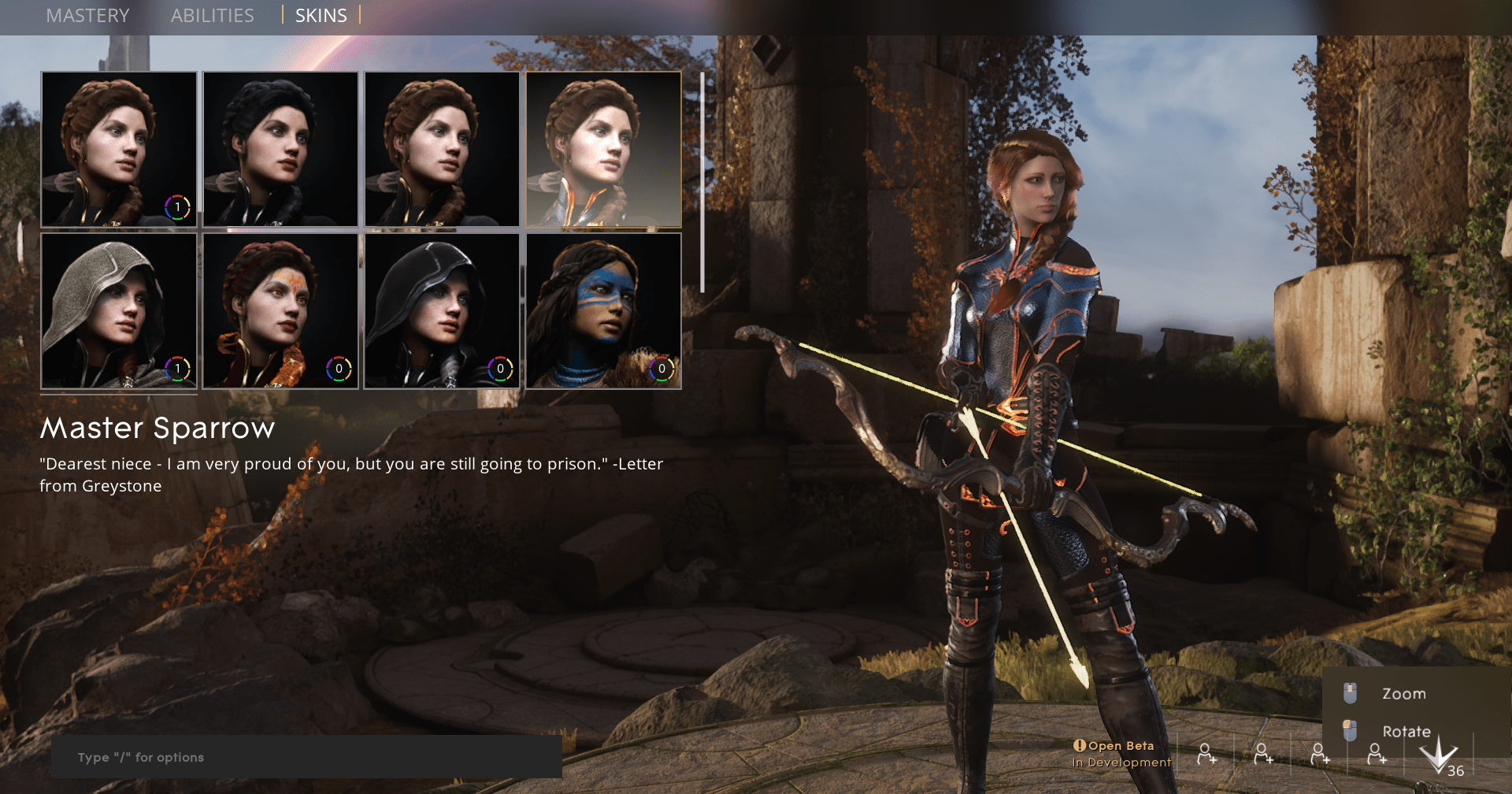This screenshot has width=1512, height=794.
Task: Switch to the MASTERY tab
Action: click(x=87, y=16)
